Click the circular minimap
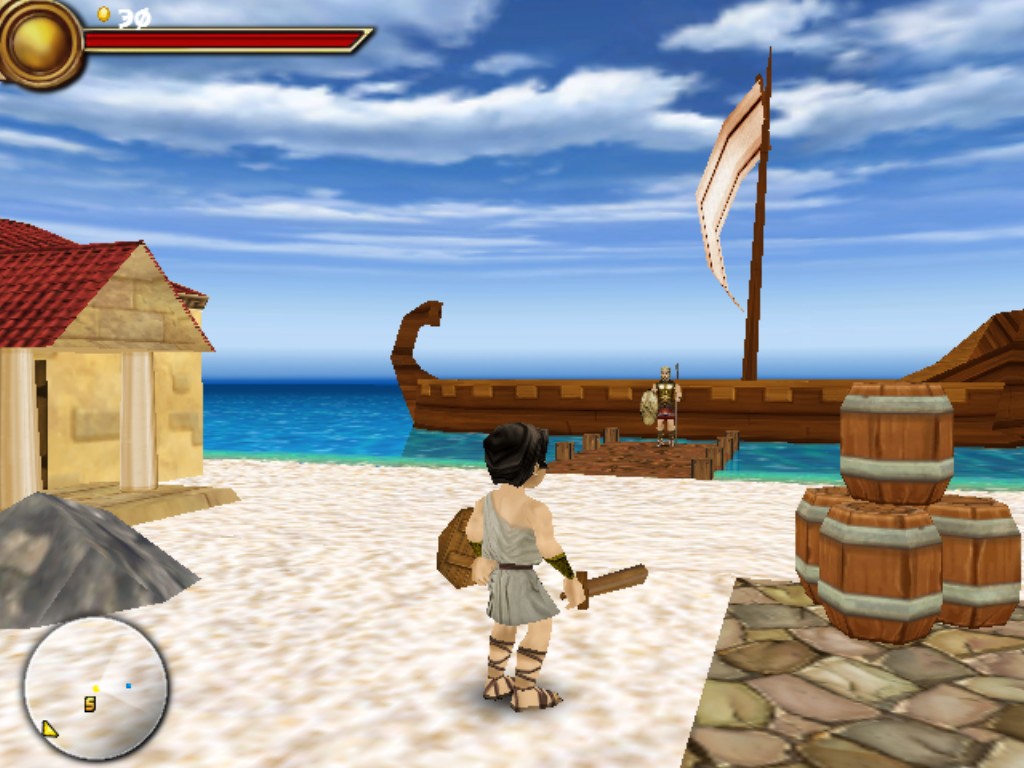1024x768 pixels. click(x=96, y=688)
